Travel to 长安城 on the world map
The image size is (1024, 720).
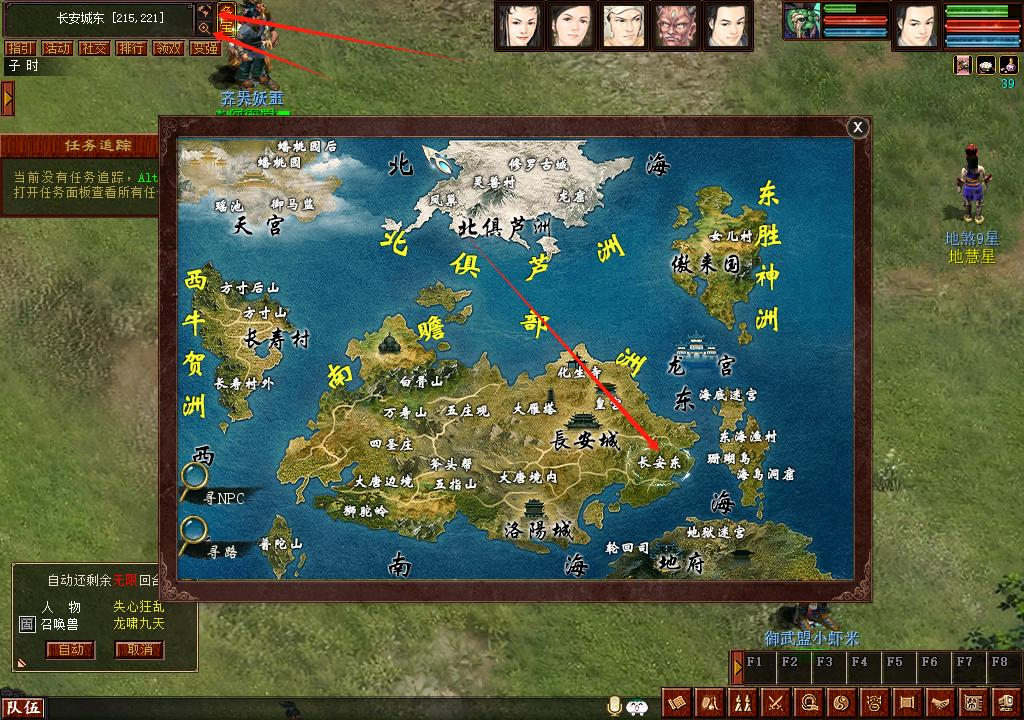585,440
